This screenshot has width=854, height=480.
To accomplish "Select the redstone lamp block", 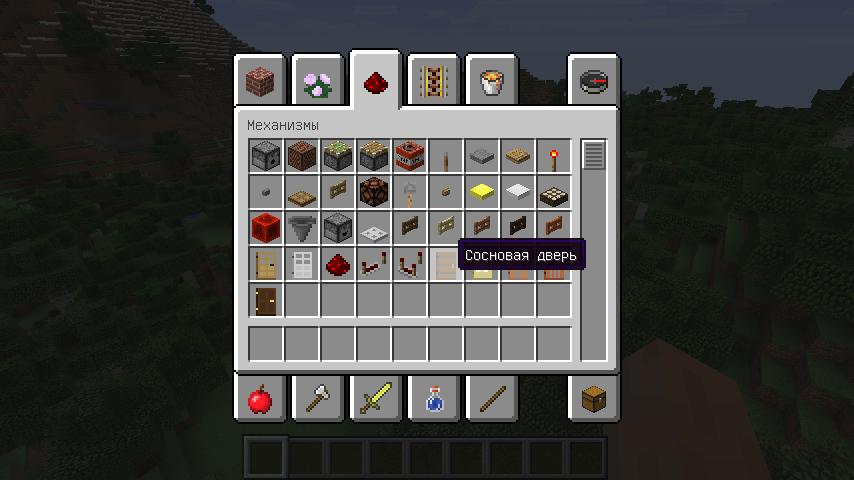I will 373,192.
